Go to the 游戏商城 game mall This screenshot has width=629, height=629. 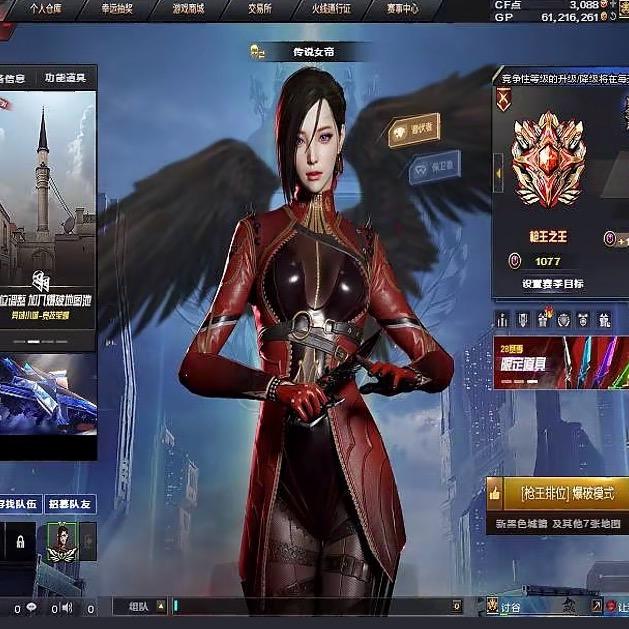click(x=188, y=8)
